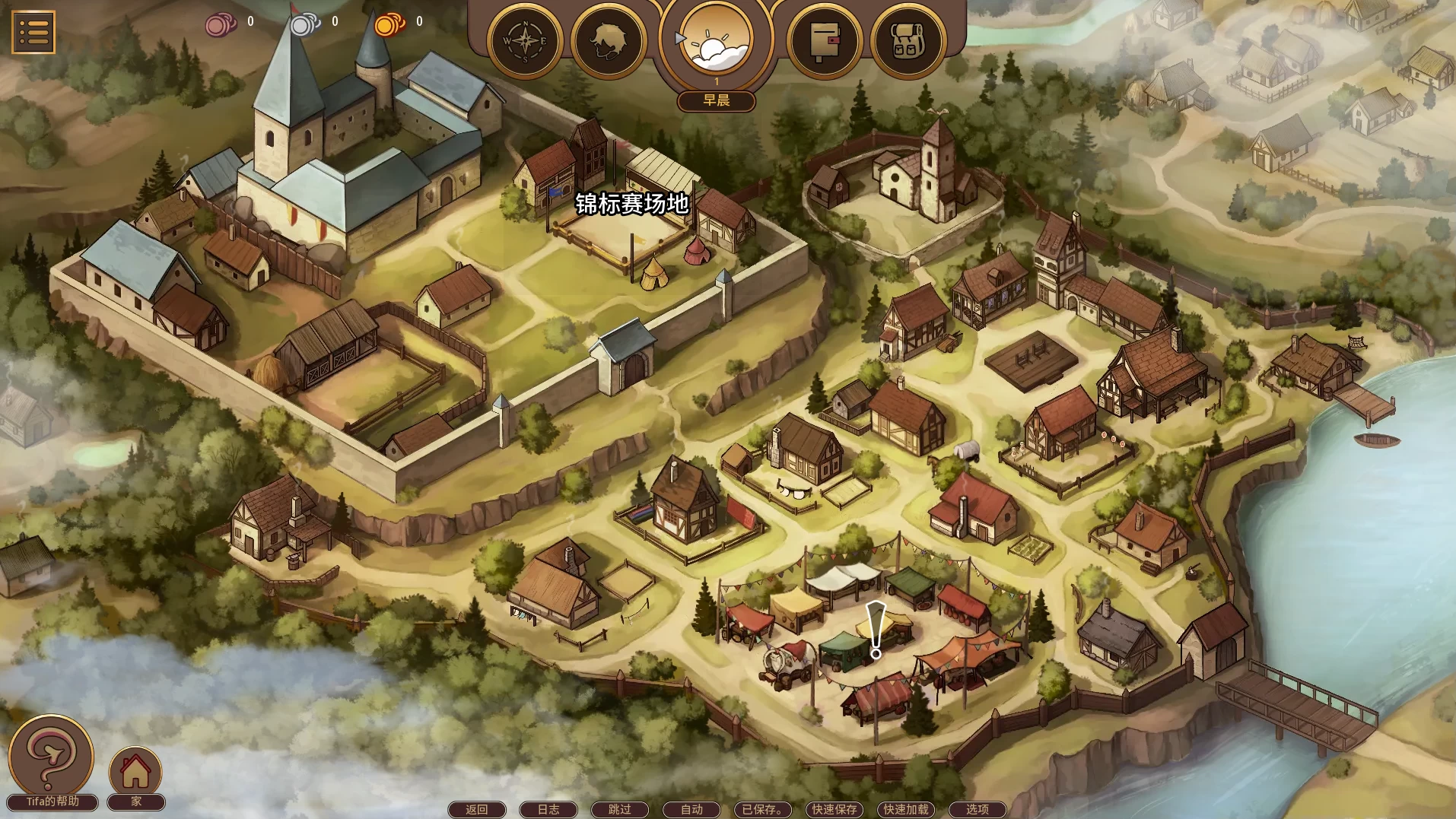Click the 已保存。 button

(x=762, y=809)
